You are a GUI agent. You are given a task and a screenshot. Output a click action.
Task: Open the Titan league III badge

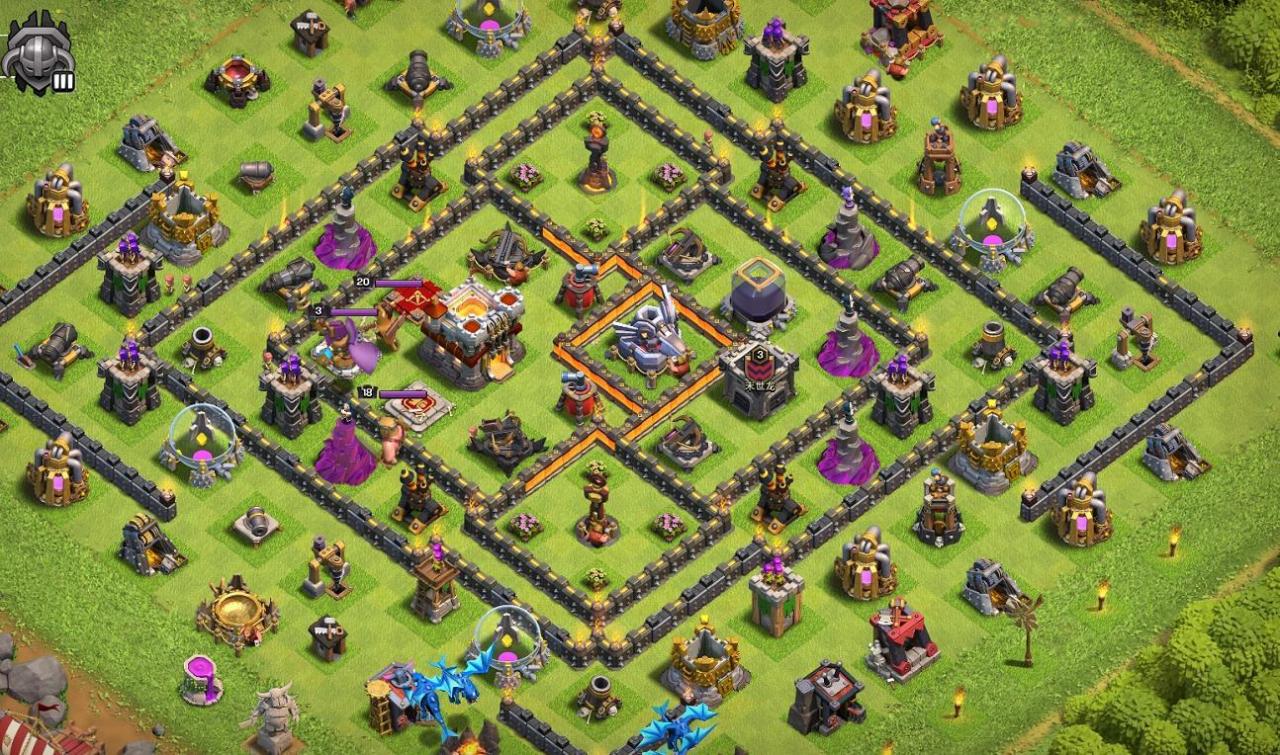[x=39, y=52]
